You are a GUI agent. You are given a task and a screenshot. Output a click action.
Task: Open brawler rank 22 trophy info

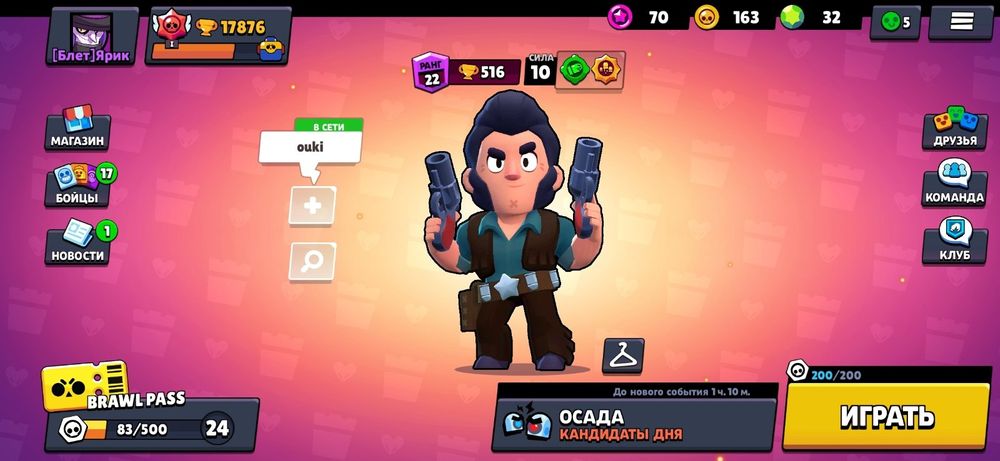tap(466, 72)
